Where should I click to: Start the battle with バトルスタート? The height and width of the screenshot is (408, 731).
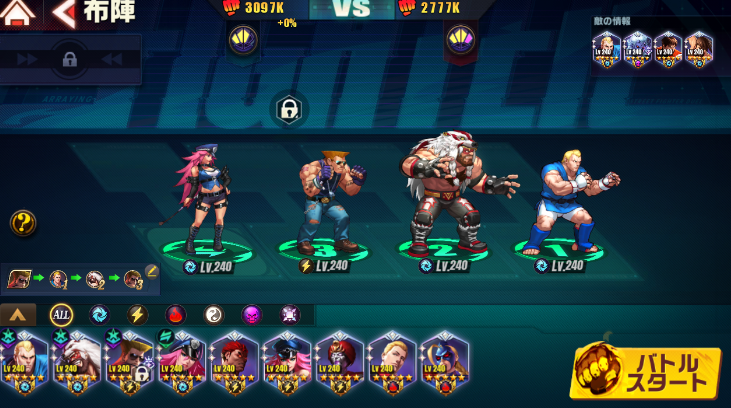646,373
